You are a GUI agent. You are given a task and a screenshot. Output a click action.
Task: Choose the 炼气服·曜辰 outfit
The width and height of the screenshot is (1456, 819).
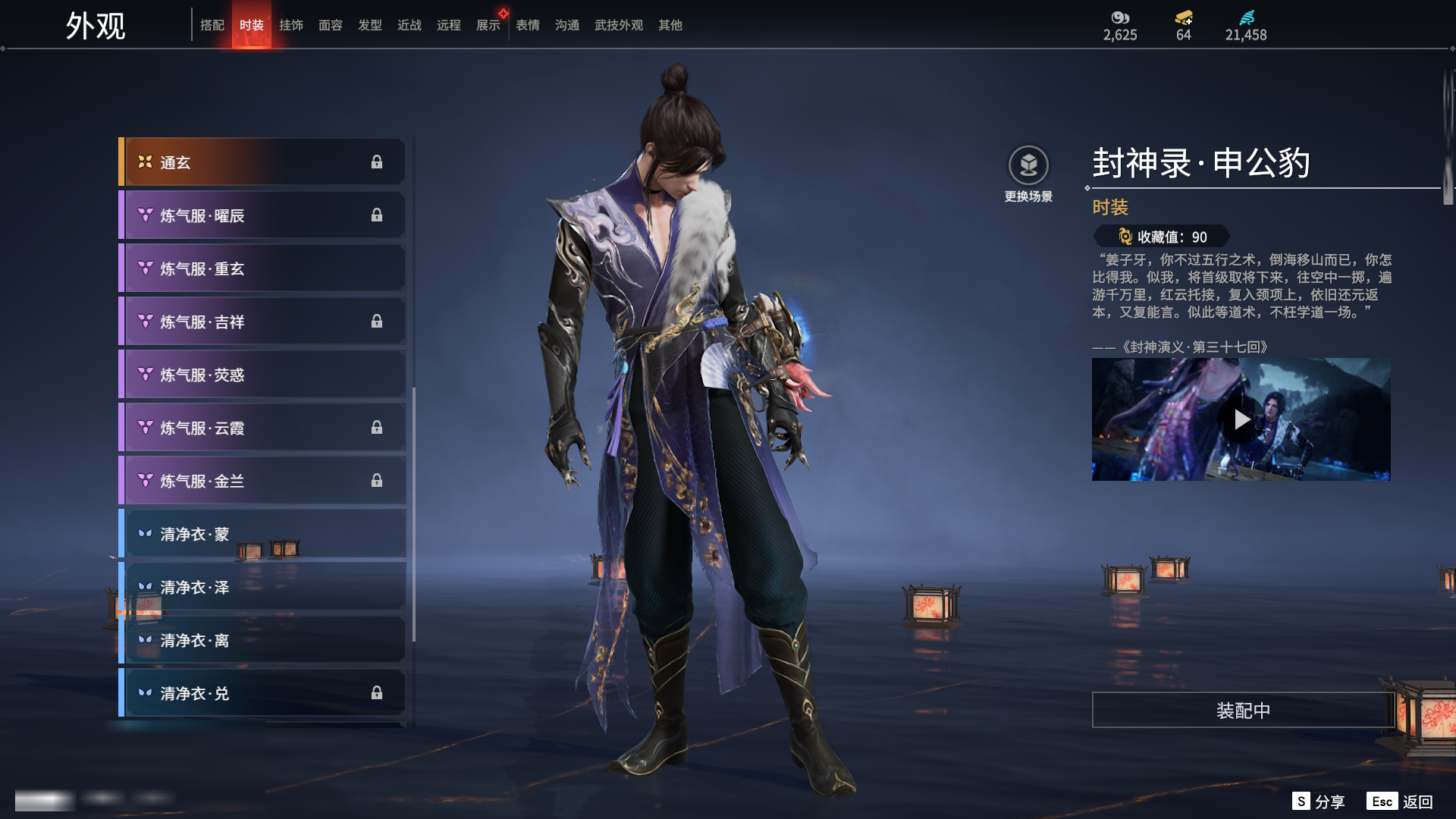262,215
